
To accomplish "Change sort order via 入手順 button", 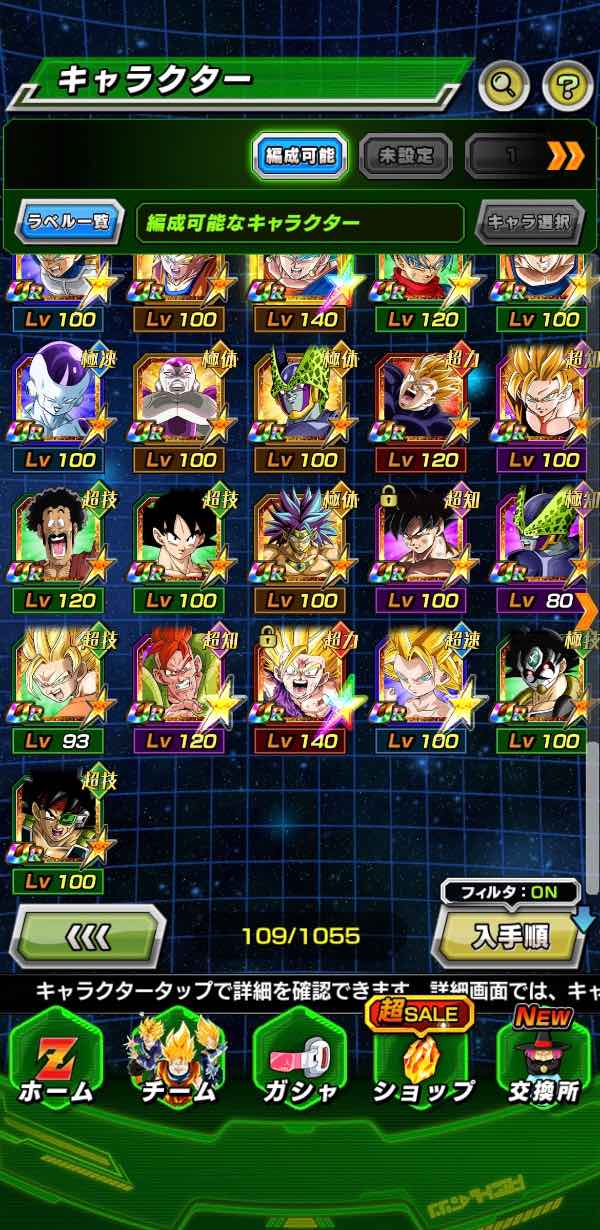I will coord(510,937).
